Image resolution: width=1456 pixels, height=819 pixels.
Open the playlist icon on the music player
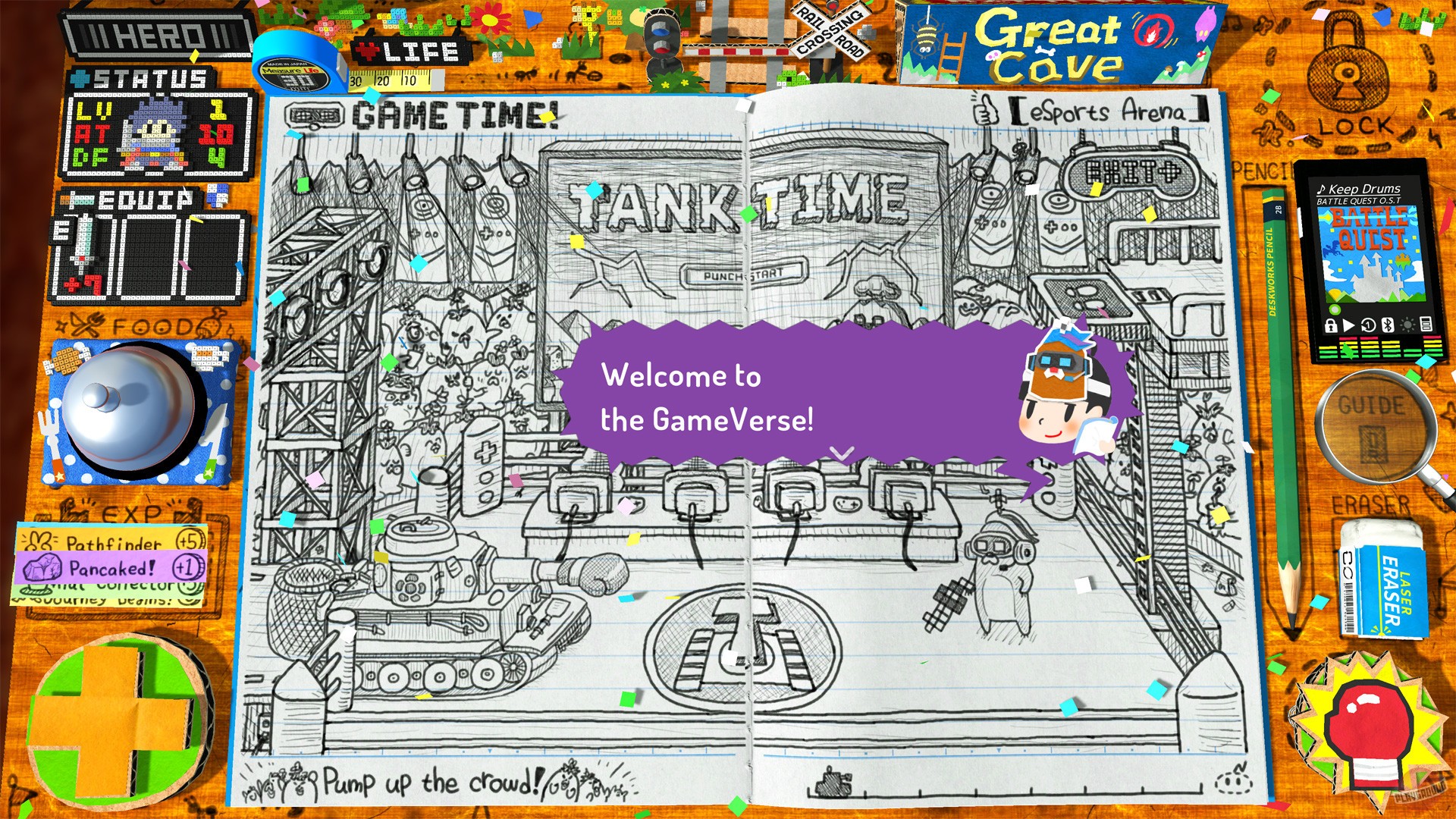[x=1427, y=326]
